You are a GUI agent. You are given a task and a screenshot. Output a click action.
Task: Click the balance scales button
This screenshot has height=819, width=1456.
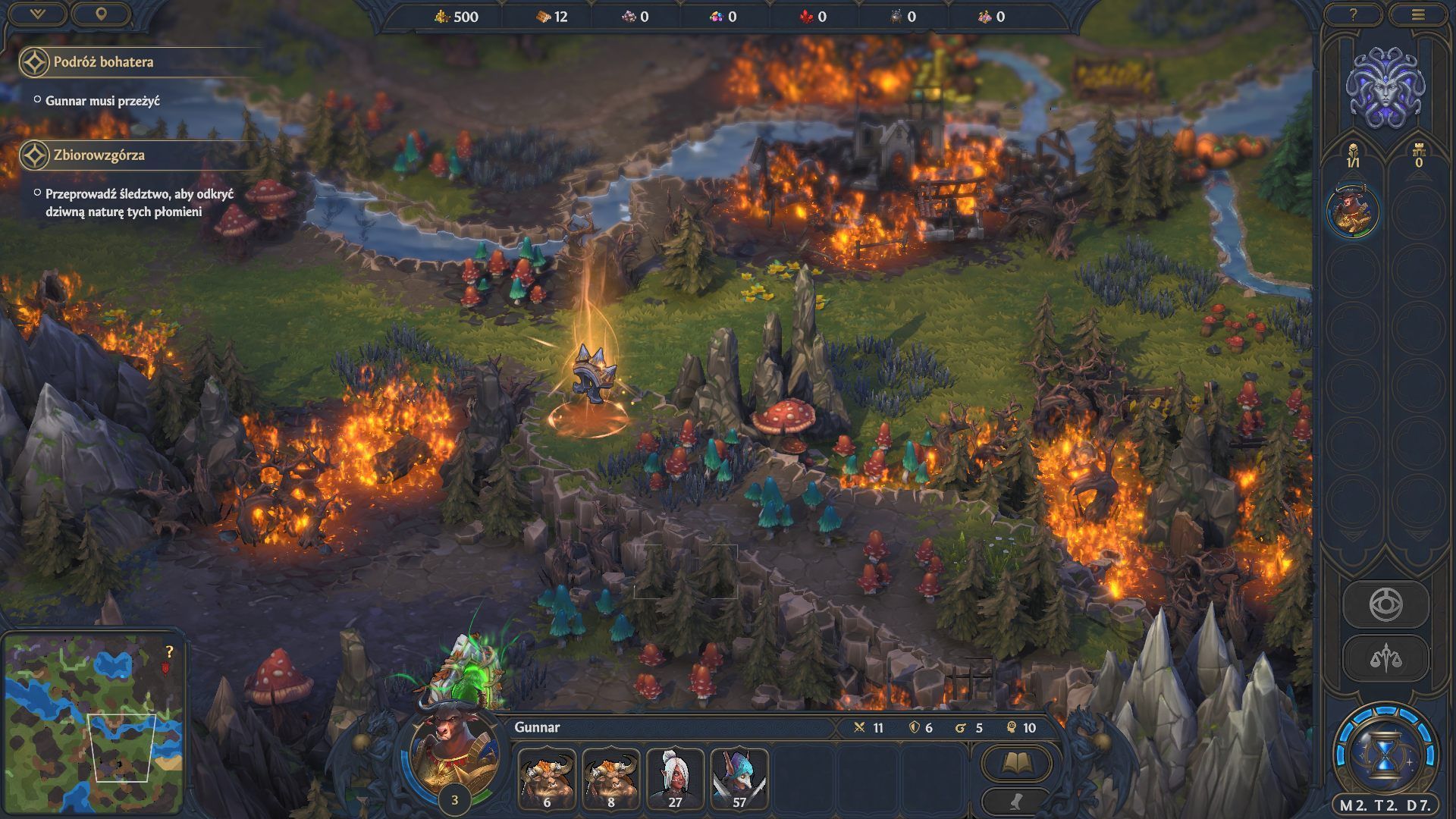coord(1385,658)
